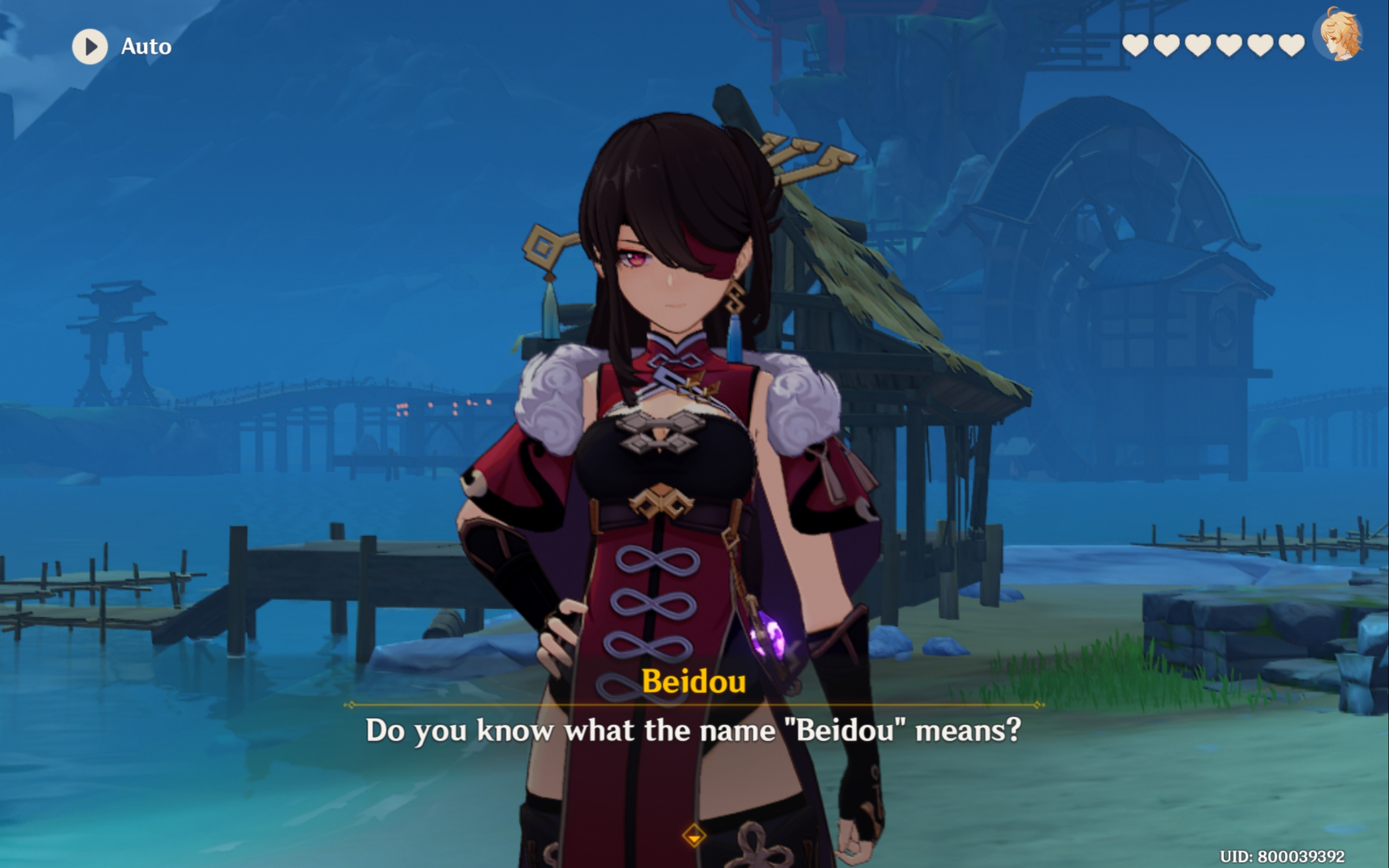The image size is (1389, 868).
Task: Click the fifth heart icon
Action: (1261, 46)
